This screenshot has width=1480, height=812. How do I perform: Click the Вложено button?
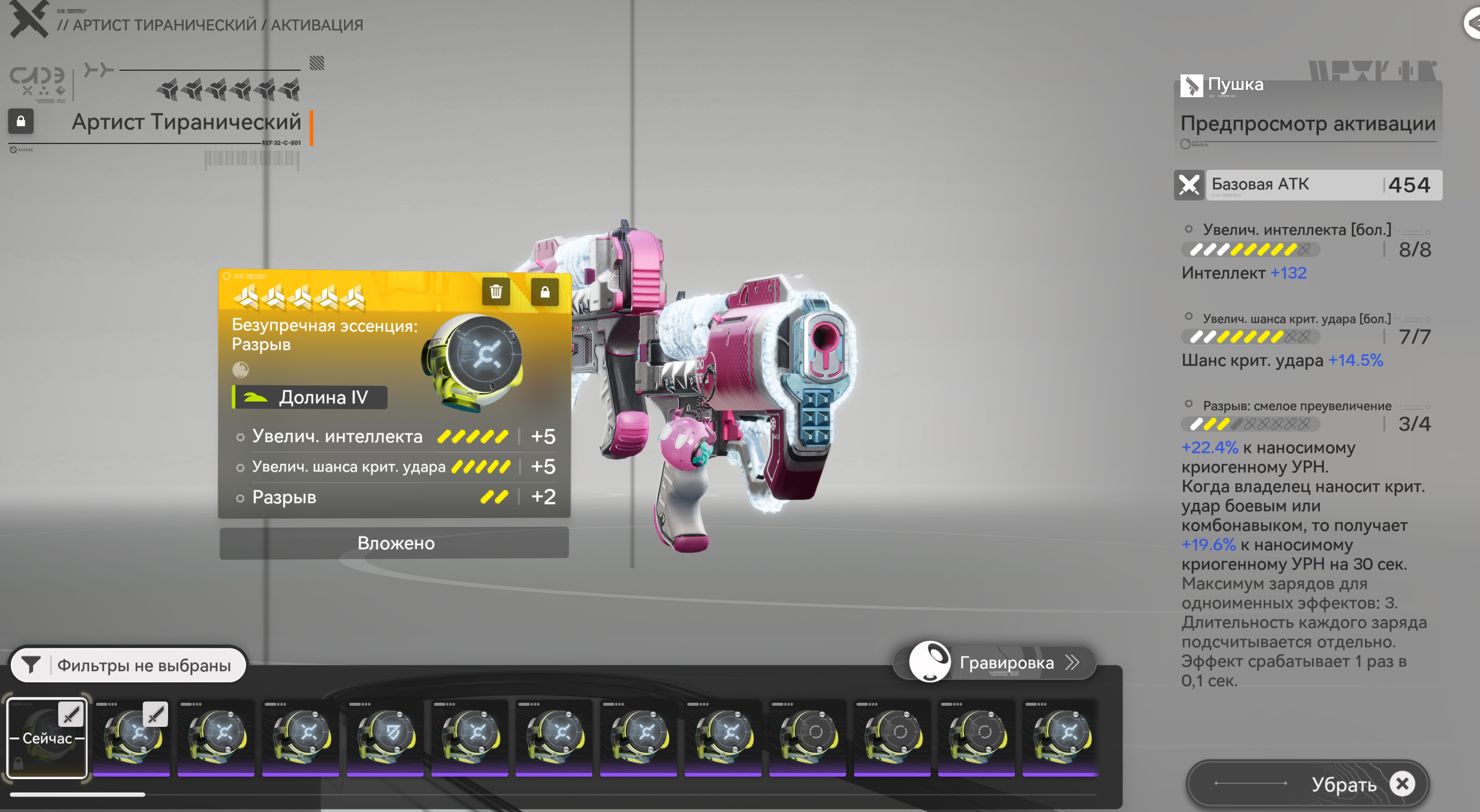pos(394,543)
